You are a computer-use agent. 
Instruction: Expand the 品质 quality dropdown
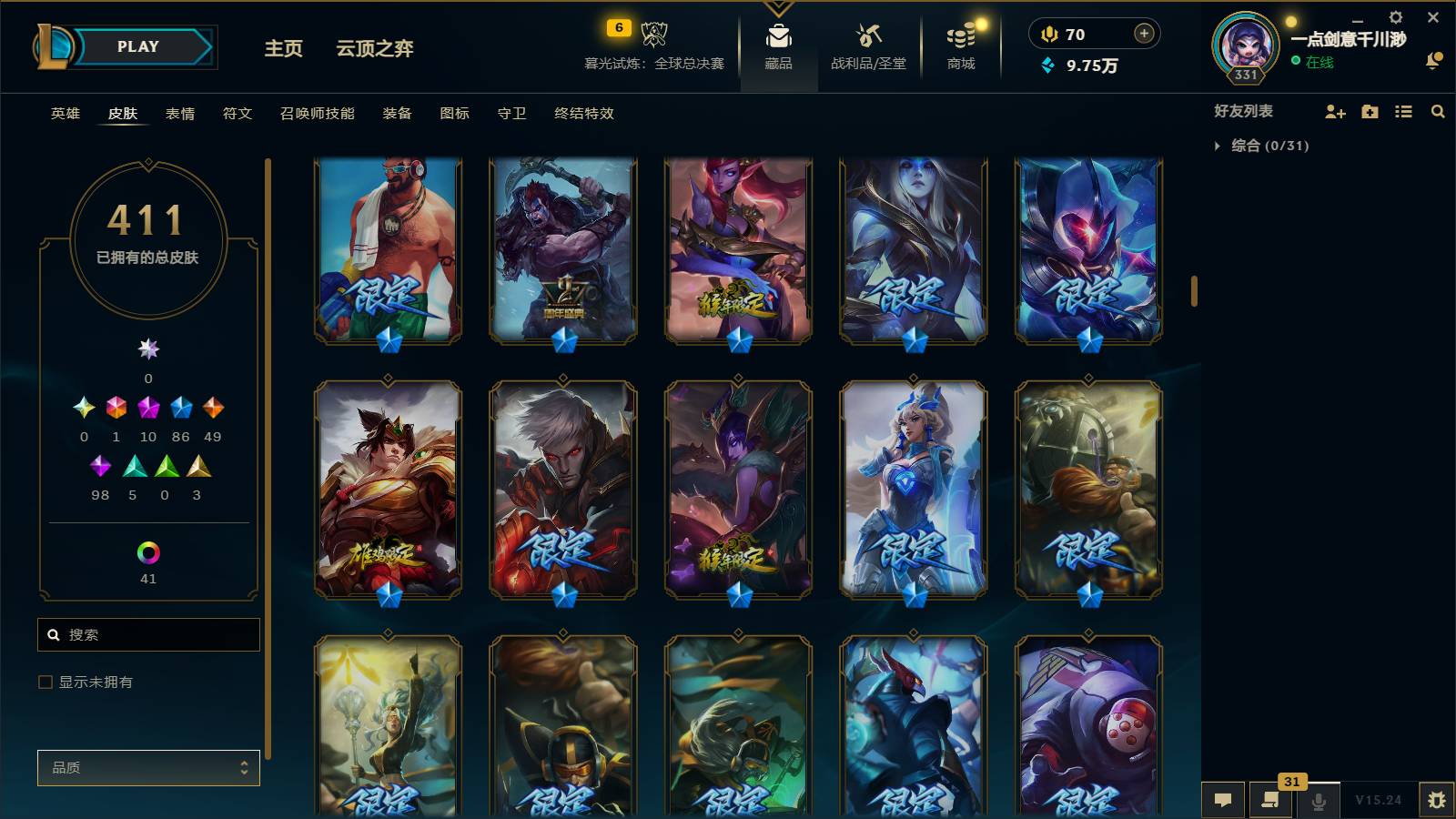pos(148,767)
